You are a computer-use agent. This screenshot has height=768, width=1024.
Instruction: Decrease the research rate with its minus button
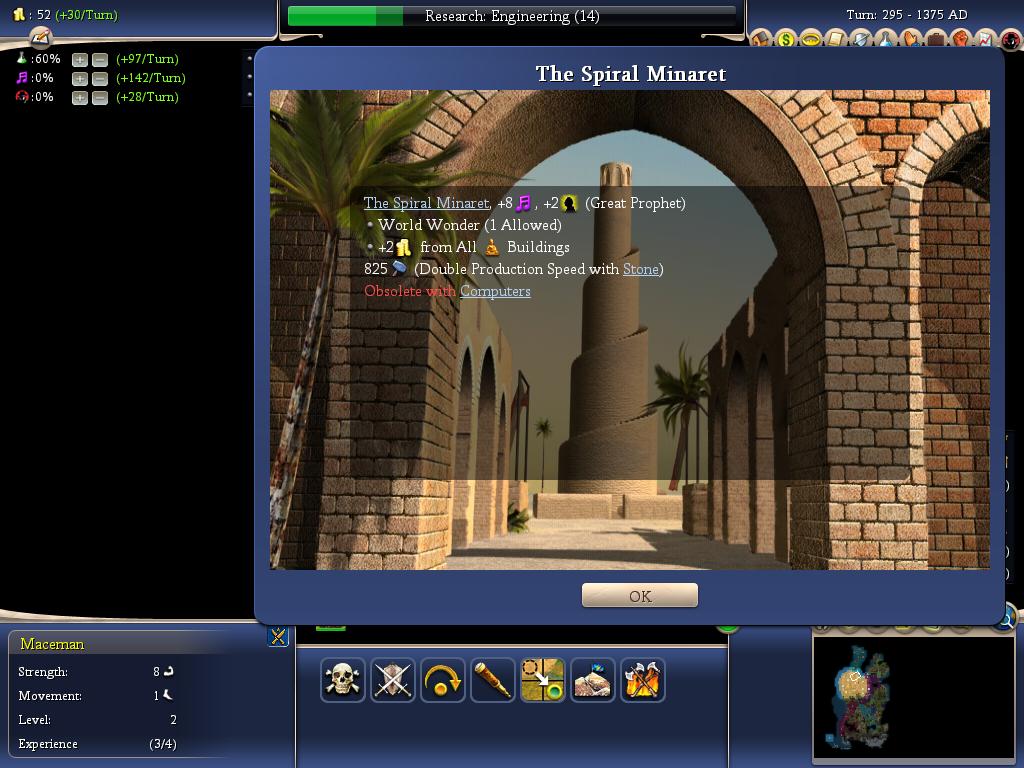click(99, 59)
